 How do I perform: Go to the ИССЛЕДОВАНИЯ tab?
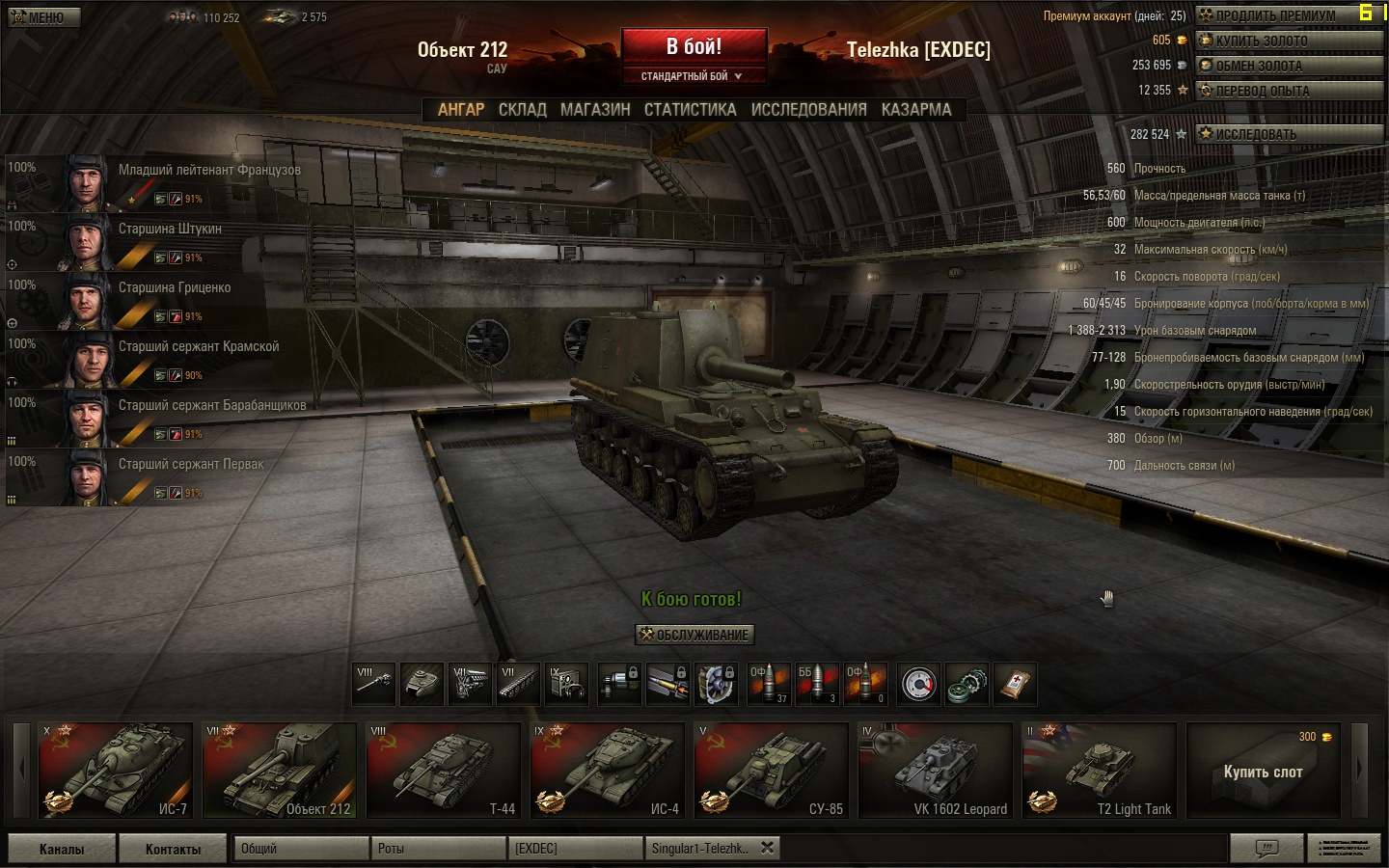808,110
